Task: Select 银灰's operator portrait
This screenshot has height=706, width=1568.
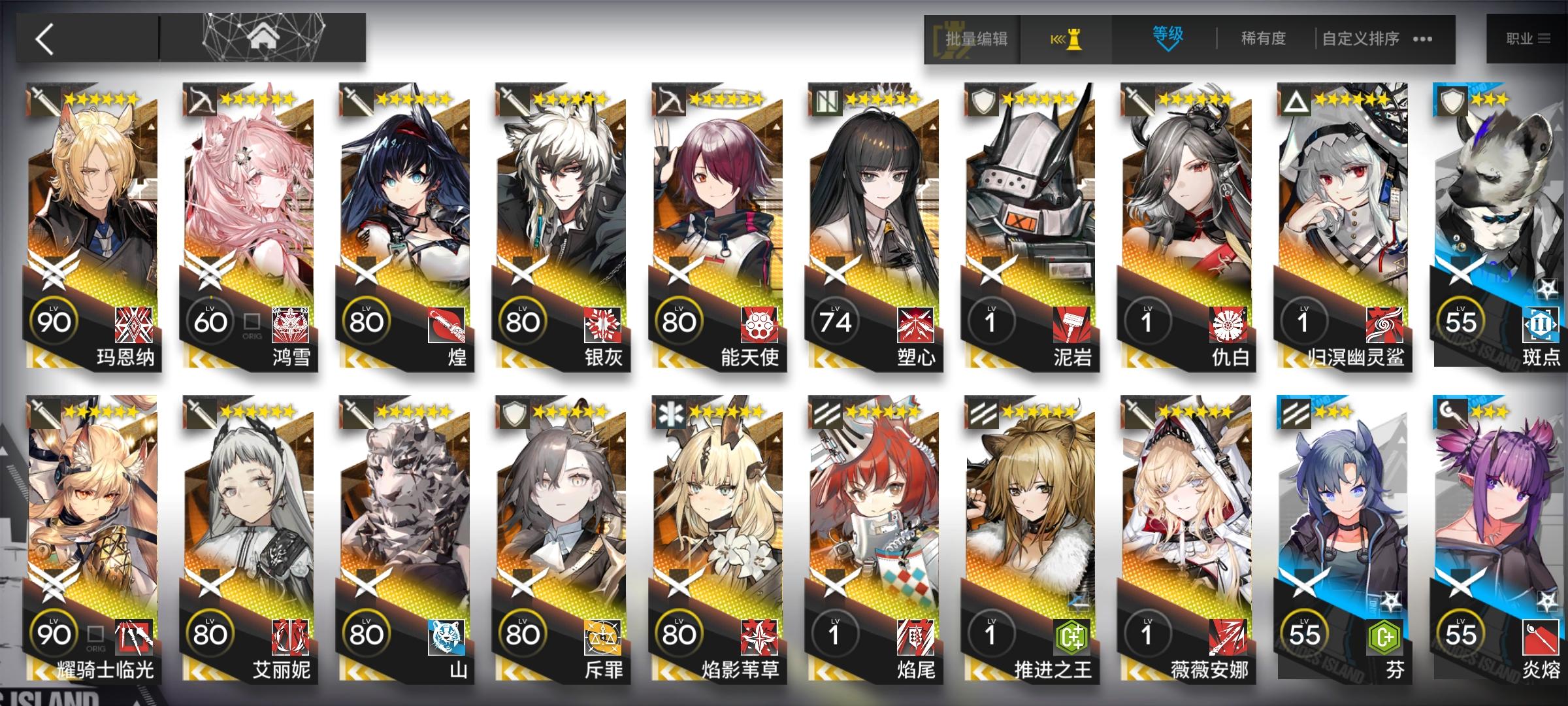Action: click(562, 196)
